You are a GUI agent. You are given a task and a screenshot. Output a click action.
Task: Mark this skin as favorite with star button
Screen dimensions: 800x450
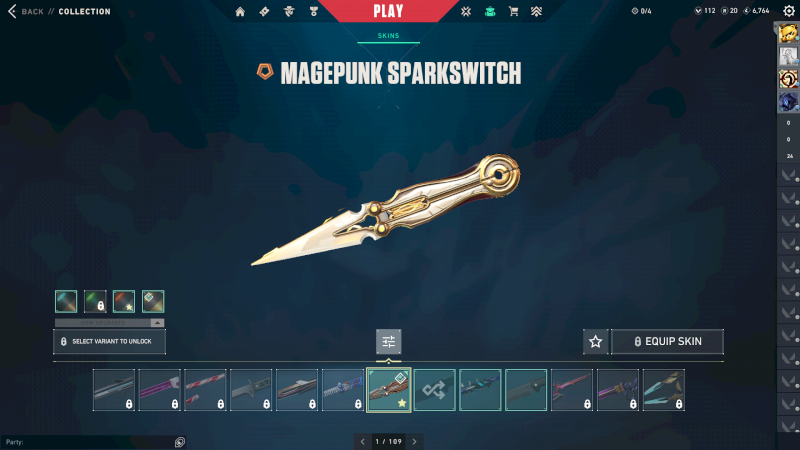[x=596, y=342]
